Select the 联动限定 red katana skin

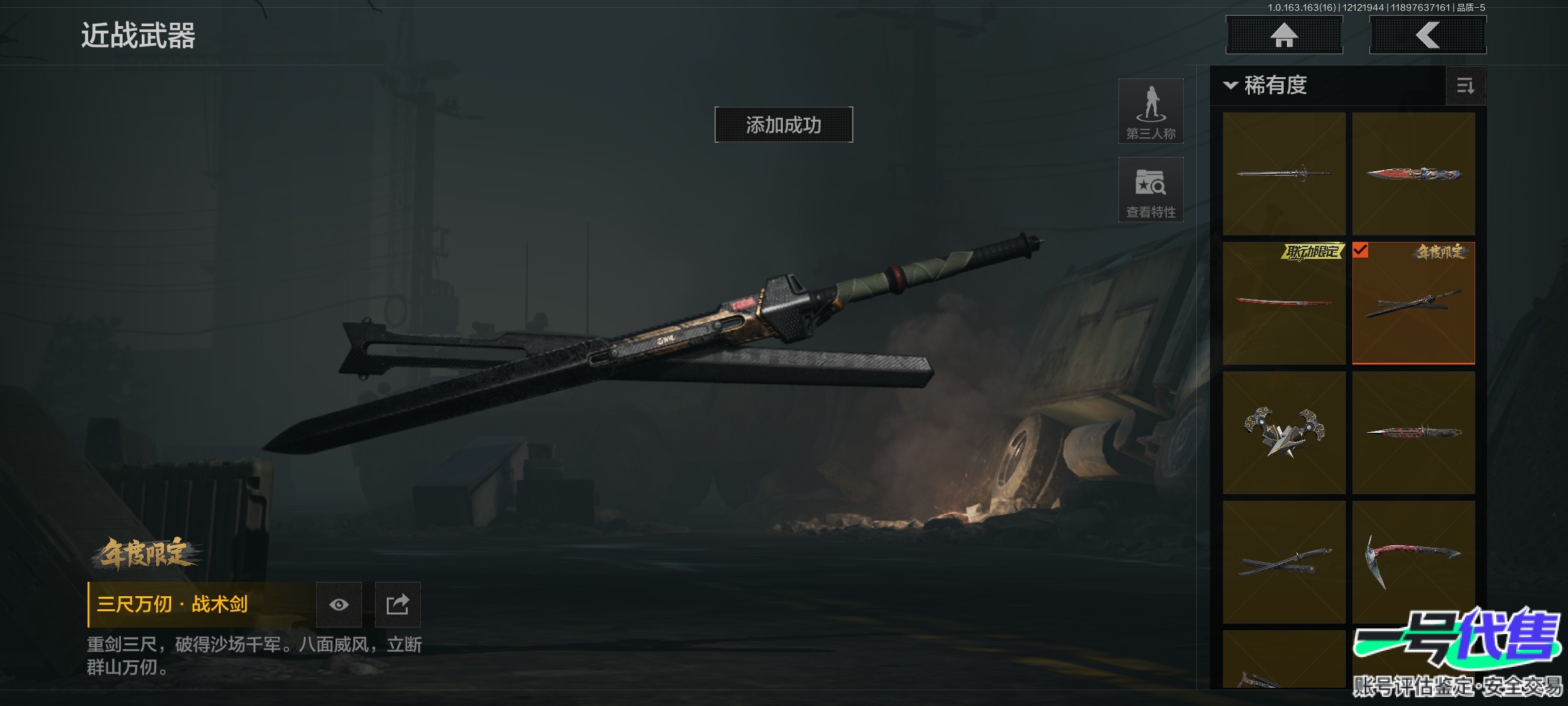tap(1284, 303)
